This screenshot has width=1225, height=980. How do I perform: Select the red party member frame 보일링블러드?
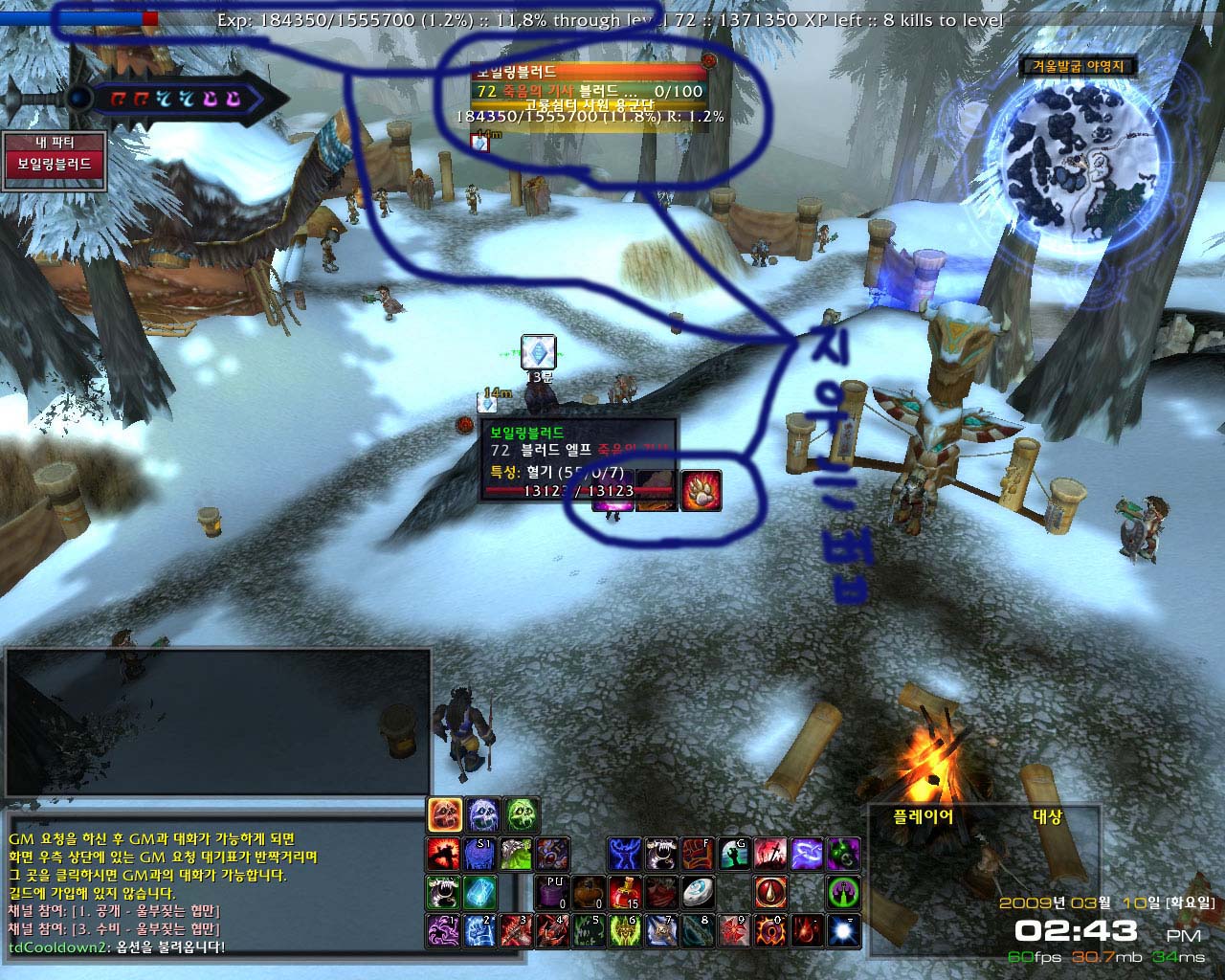(x=54, y=165)
